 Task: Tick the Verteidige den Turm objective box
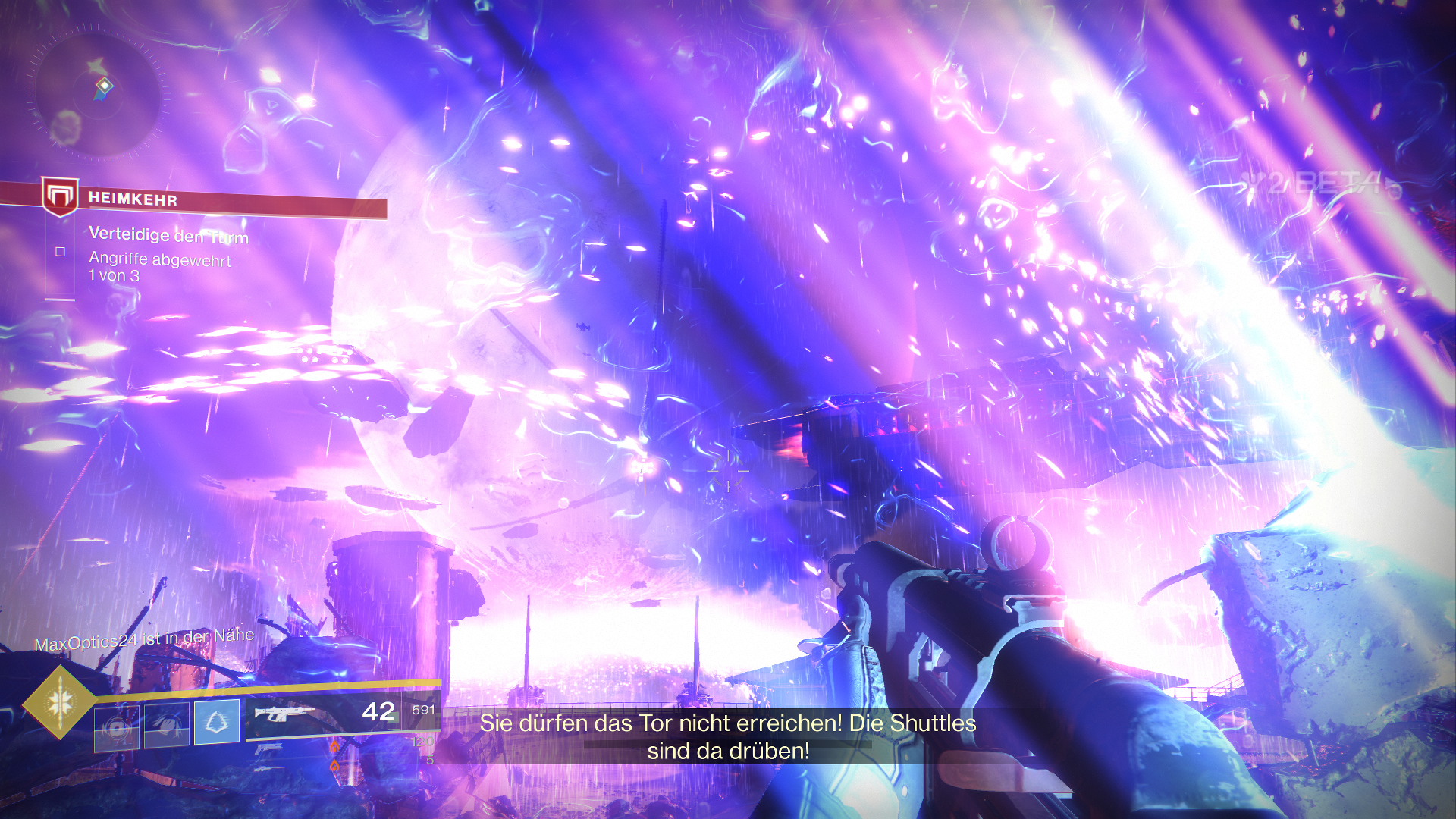click(61, 252)
